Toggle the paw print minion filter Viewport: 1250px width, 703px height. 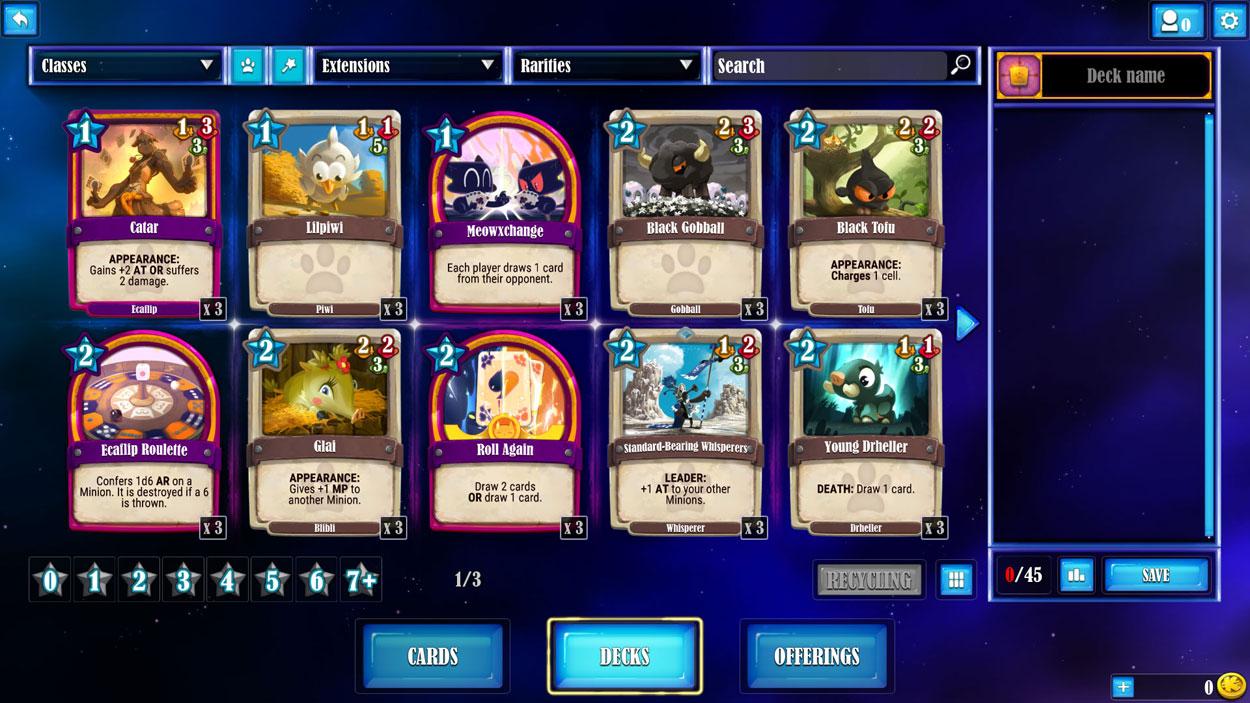(247, 66)
